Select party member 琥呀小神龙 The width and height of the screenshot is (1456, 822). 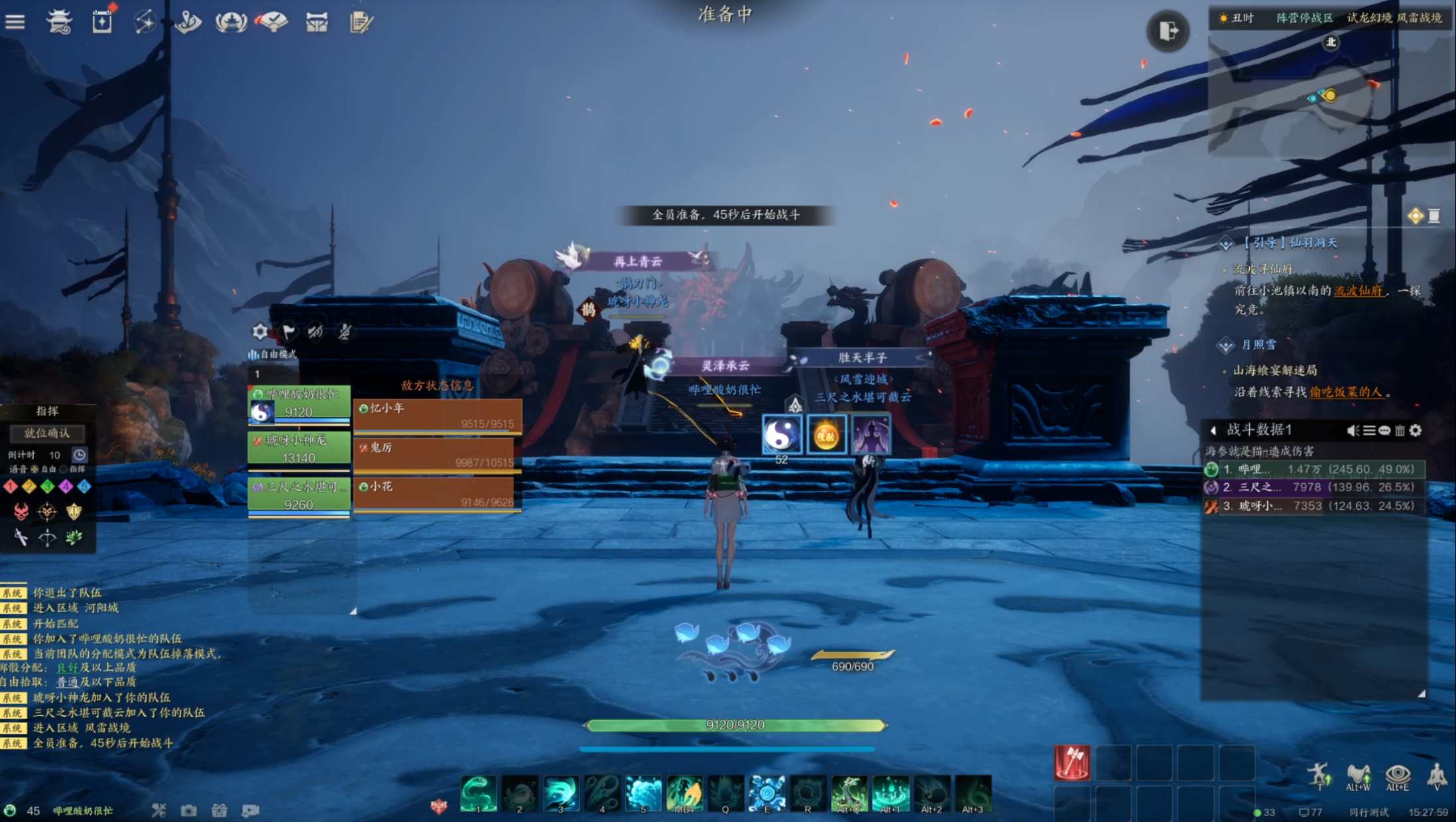tap(299, 449)
